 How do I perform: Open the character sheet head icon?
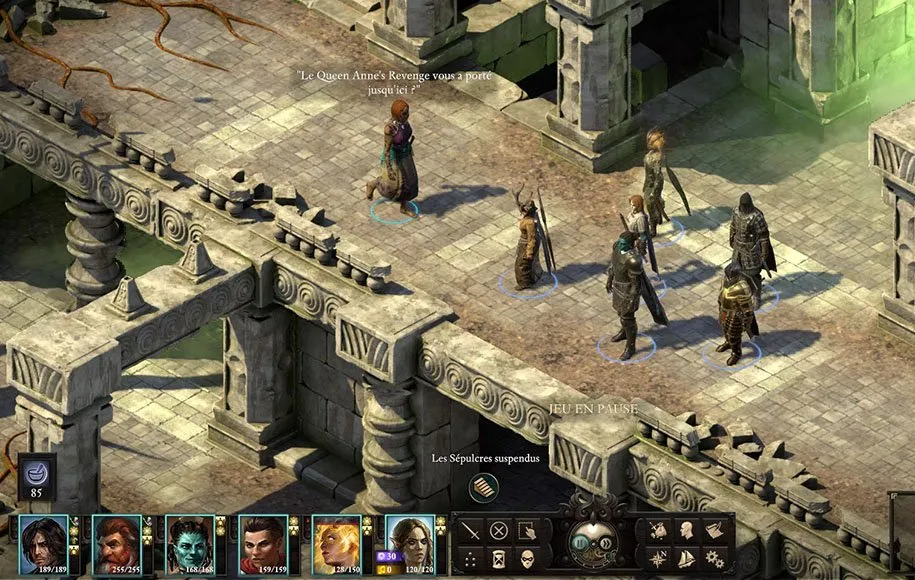[x=687, y=531]
